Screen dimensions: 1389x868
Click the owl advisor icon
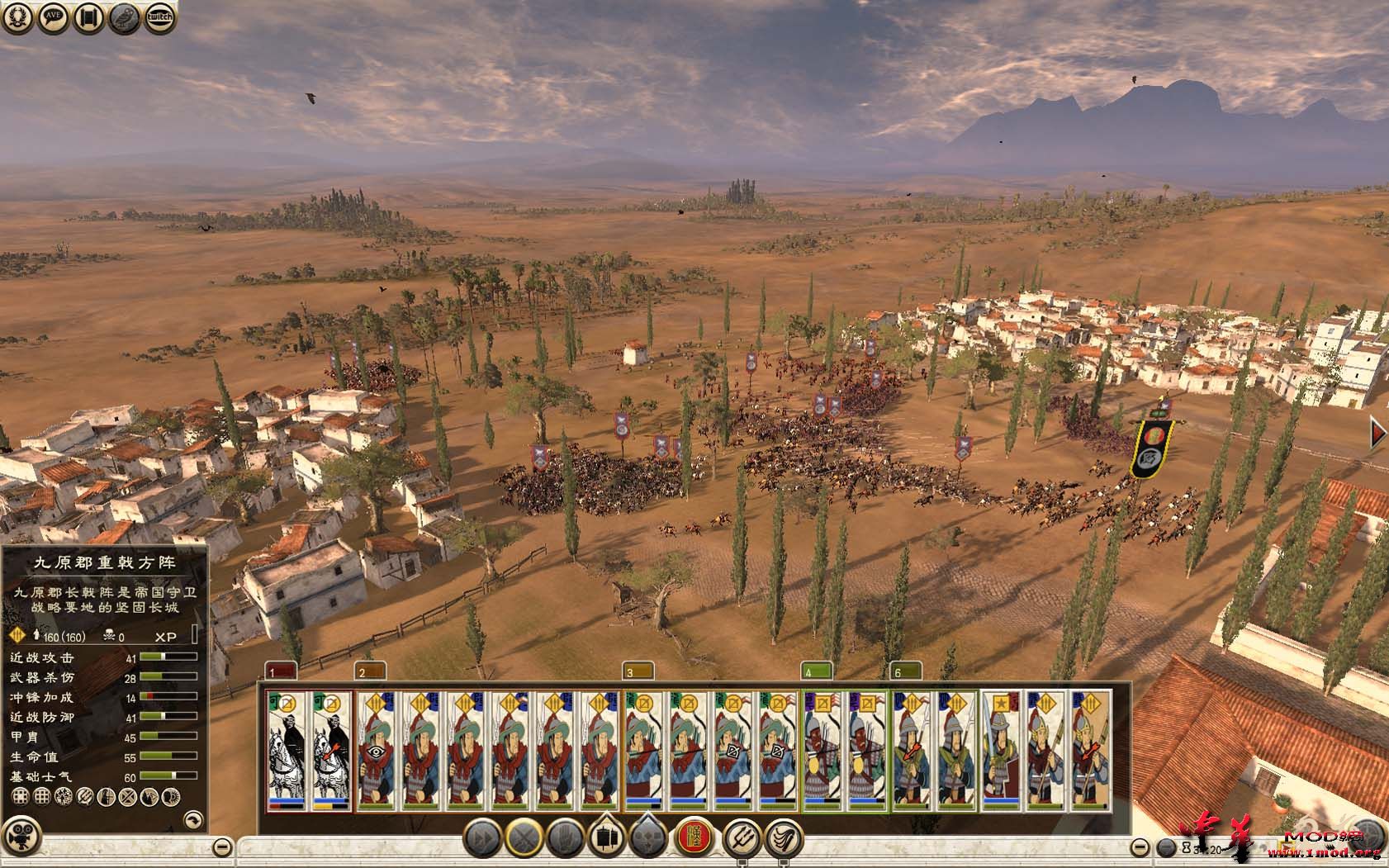pos(123,17)
